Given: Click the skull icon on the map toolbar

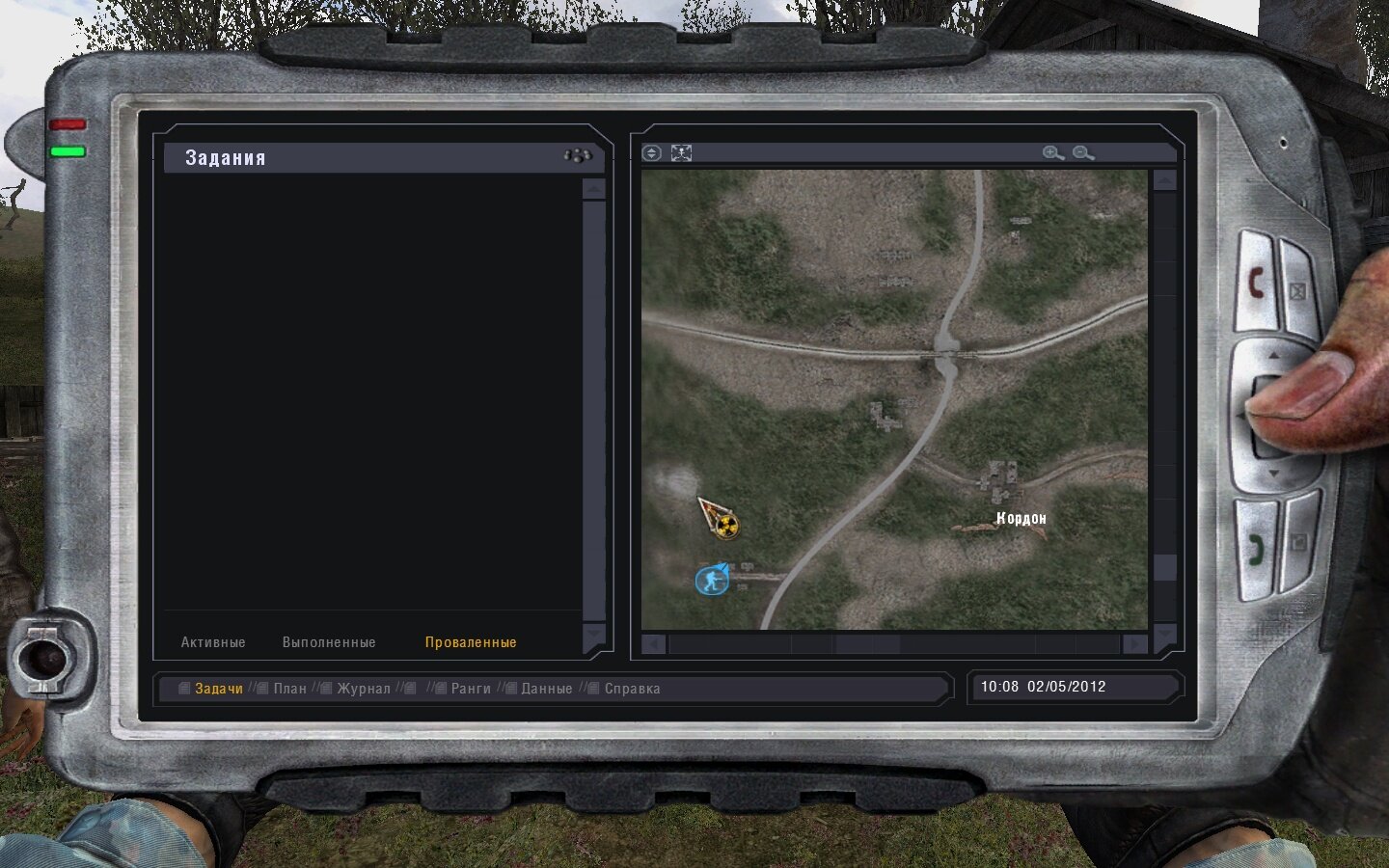Looking at the screenshot, I should tap(682, 151).
